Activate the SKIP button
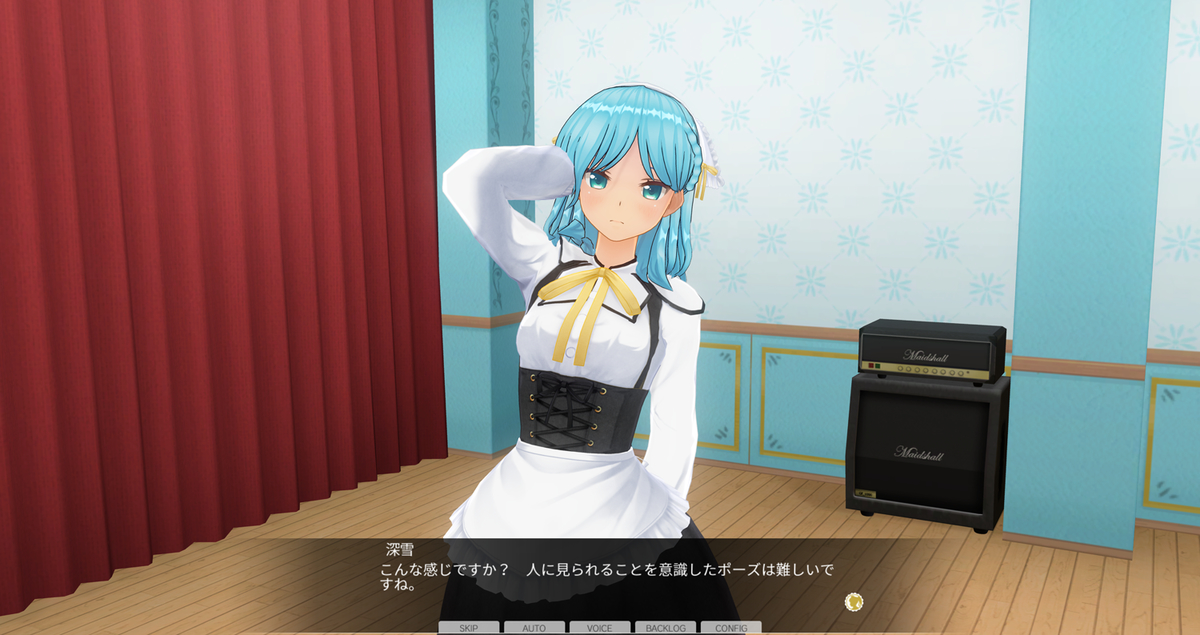Image resolution: width=1200 pixels, height=635 pixels. coord(468,628)
